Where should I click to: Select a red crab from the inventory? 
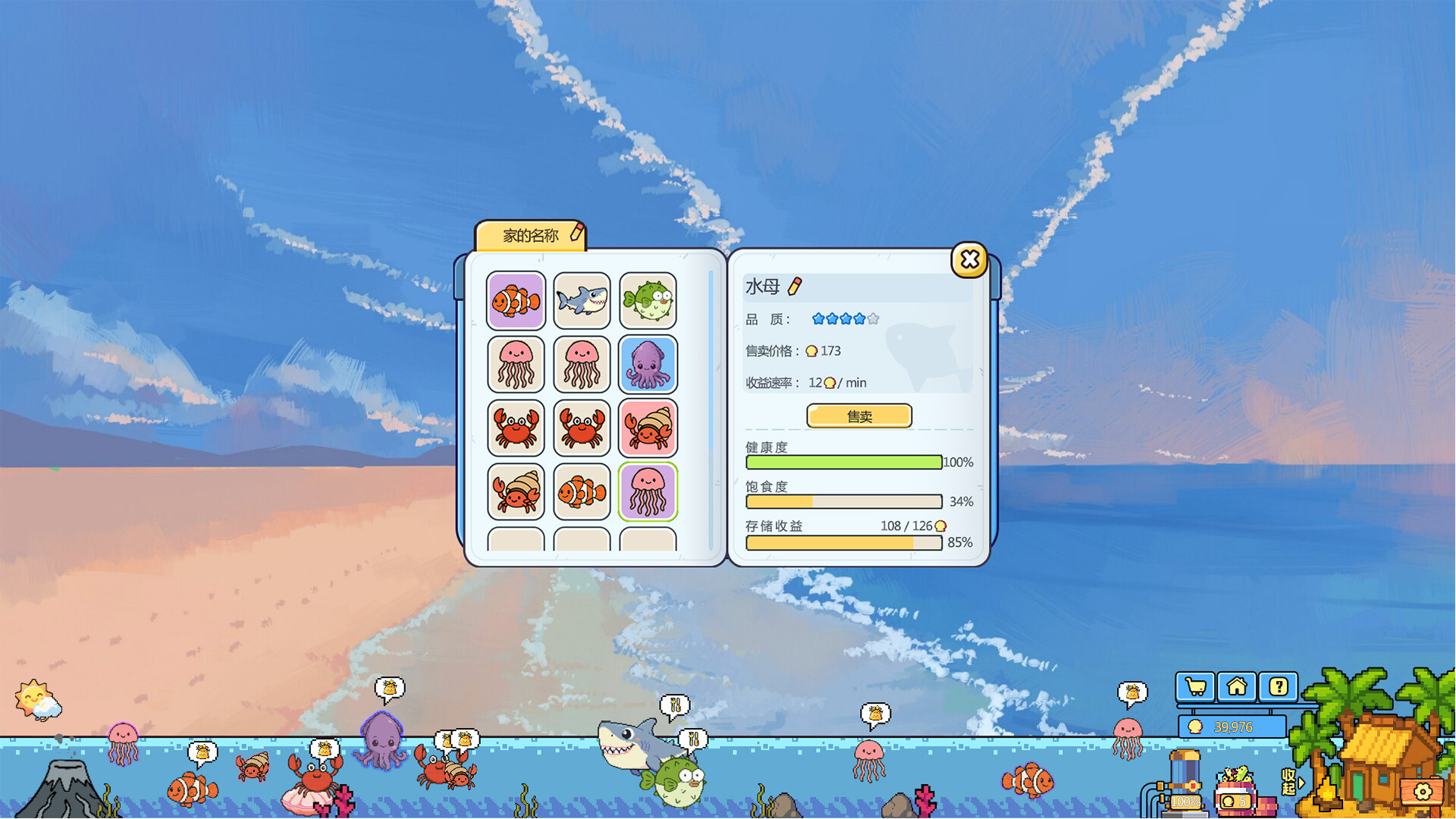coord(516,427)
